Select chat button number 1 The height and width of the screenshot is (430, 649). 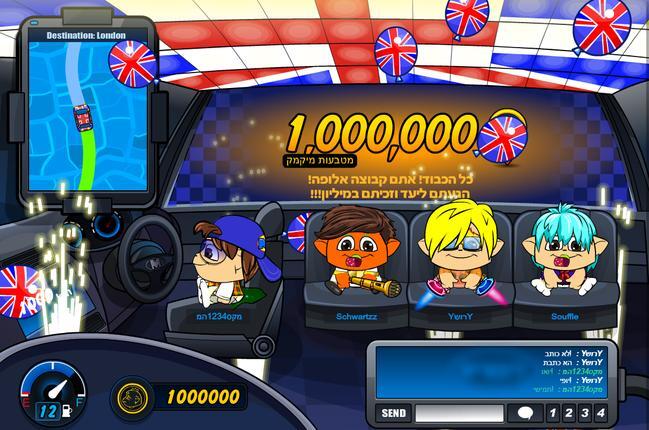551,413
